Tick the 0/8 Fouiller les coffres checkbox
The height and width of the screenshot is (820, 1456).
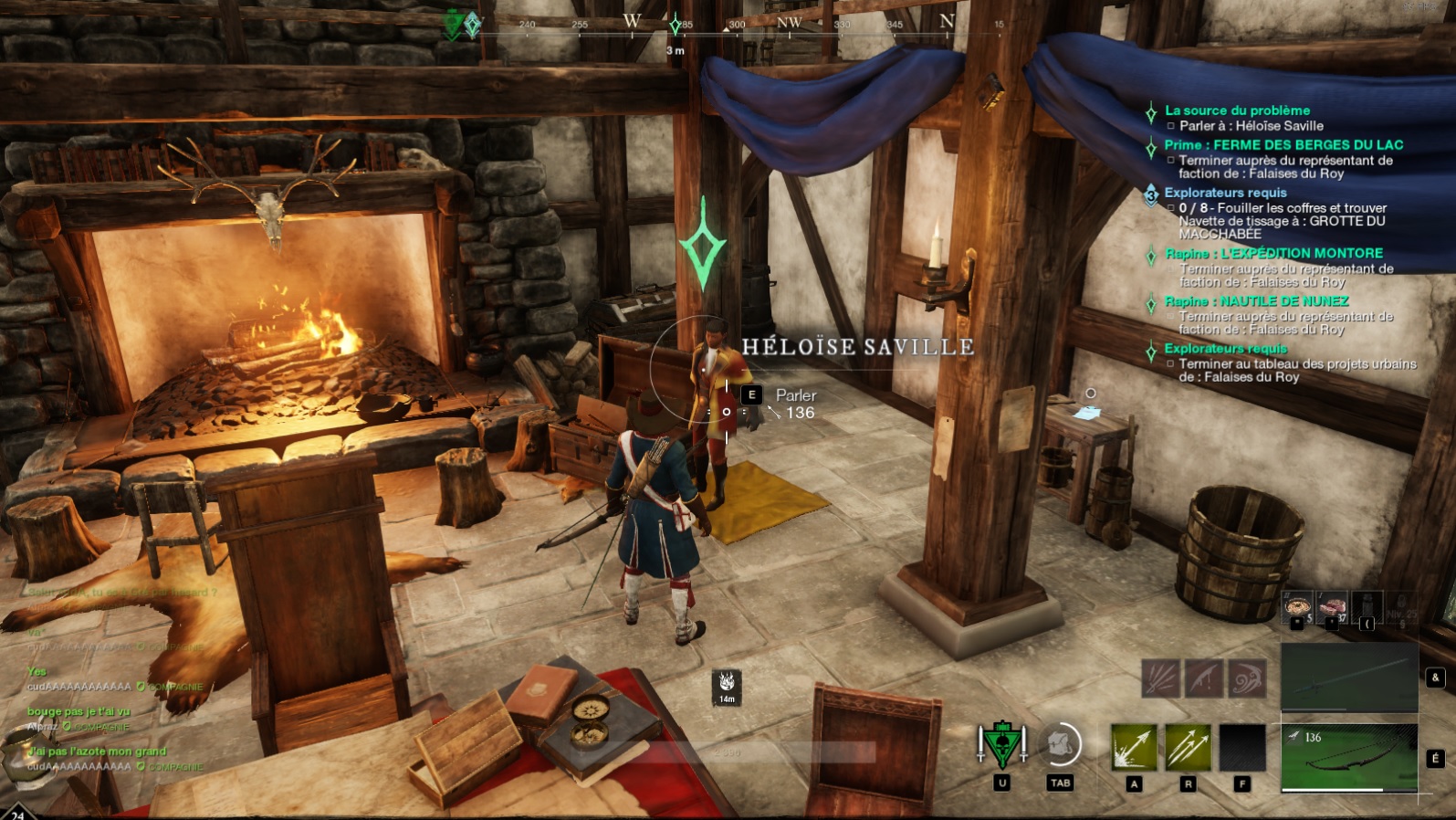click(x=1171, y=207)
